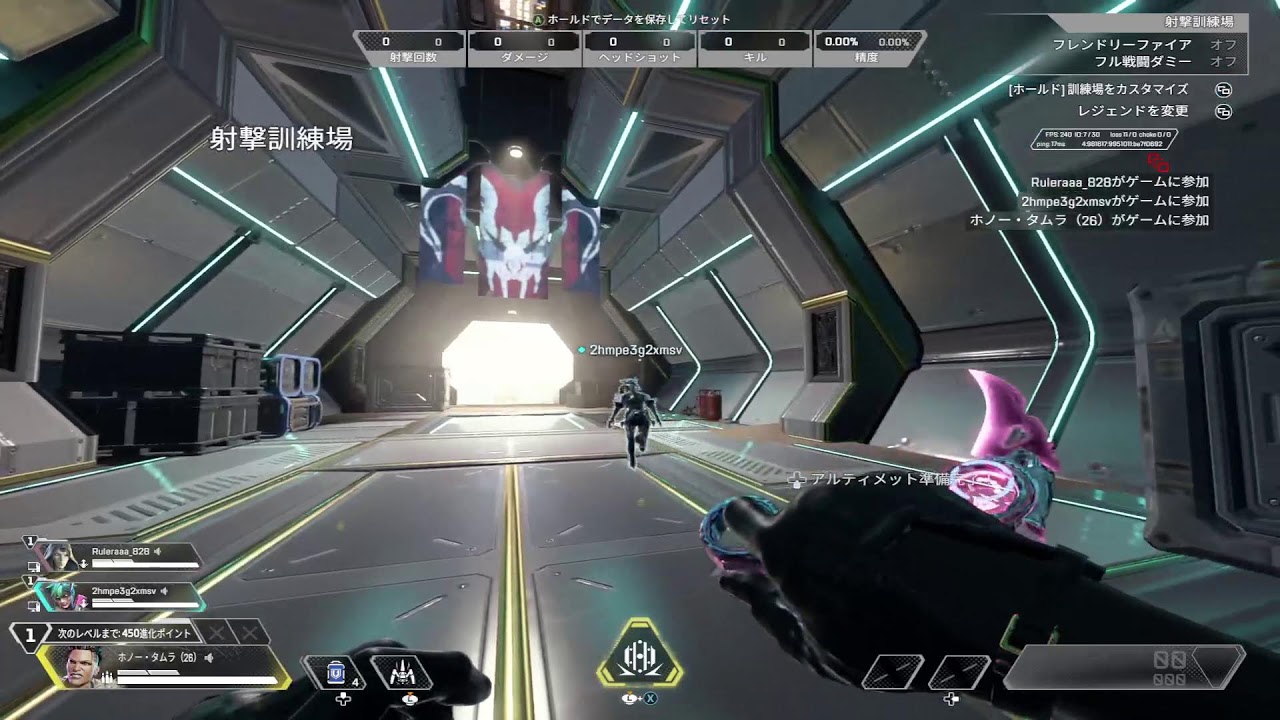Activate the tactical ability icon

point(401,672)
